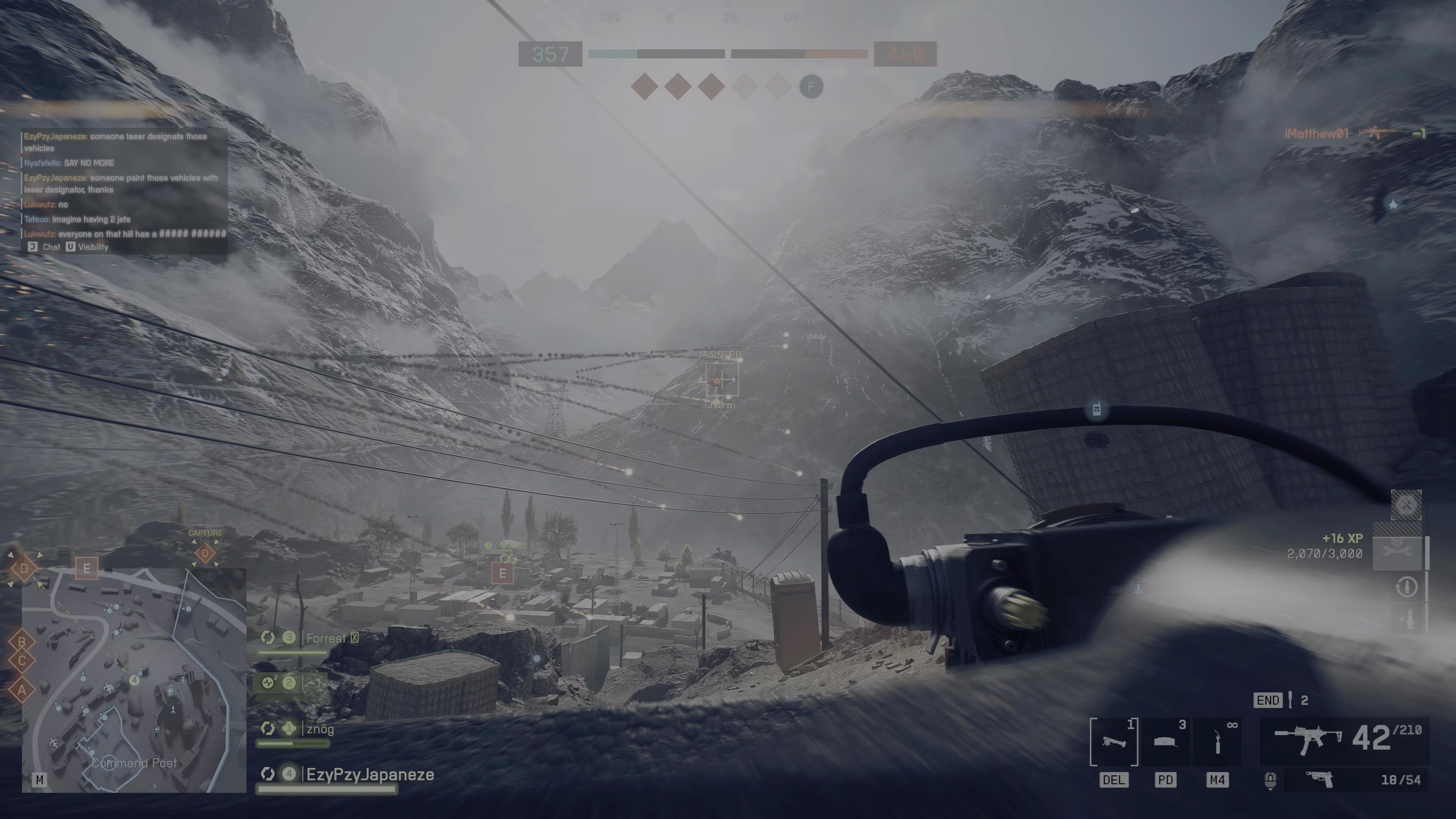This screenshot has width=1456, height=819.
Task: Select the rocket launcher gadget slot
Action: [x=1114, y=741]
